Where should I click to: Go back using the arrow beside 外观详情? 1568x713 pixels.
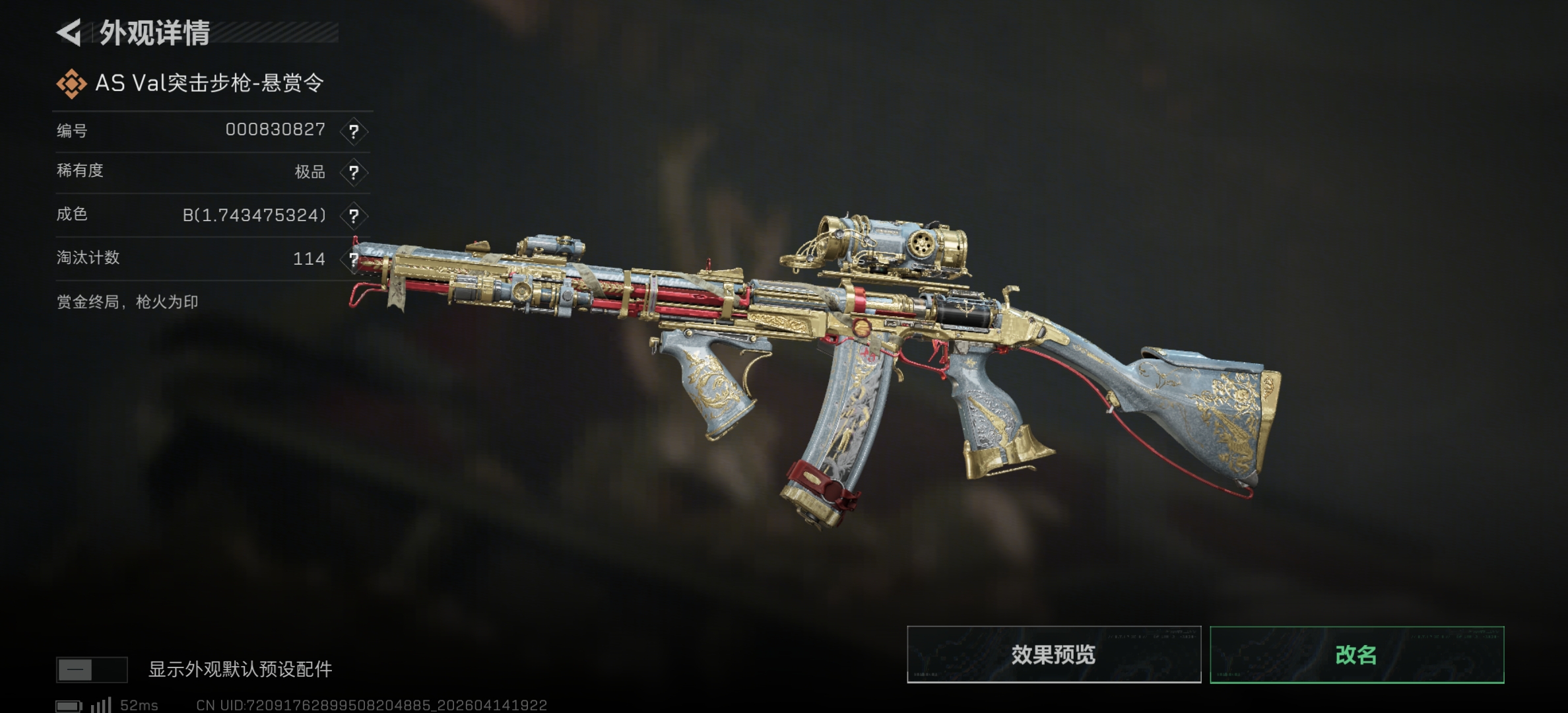70,32
